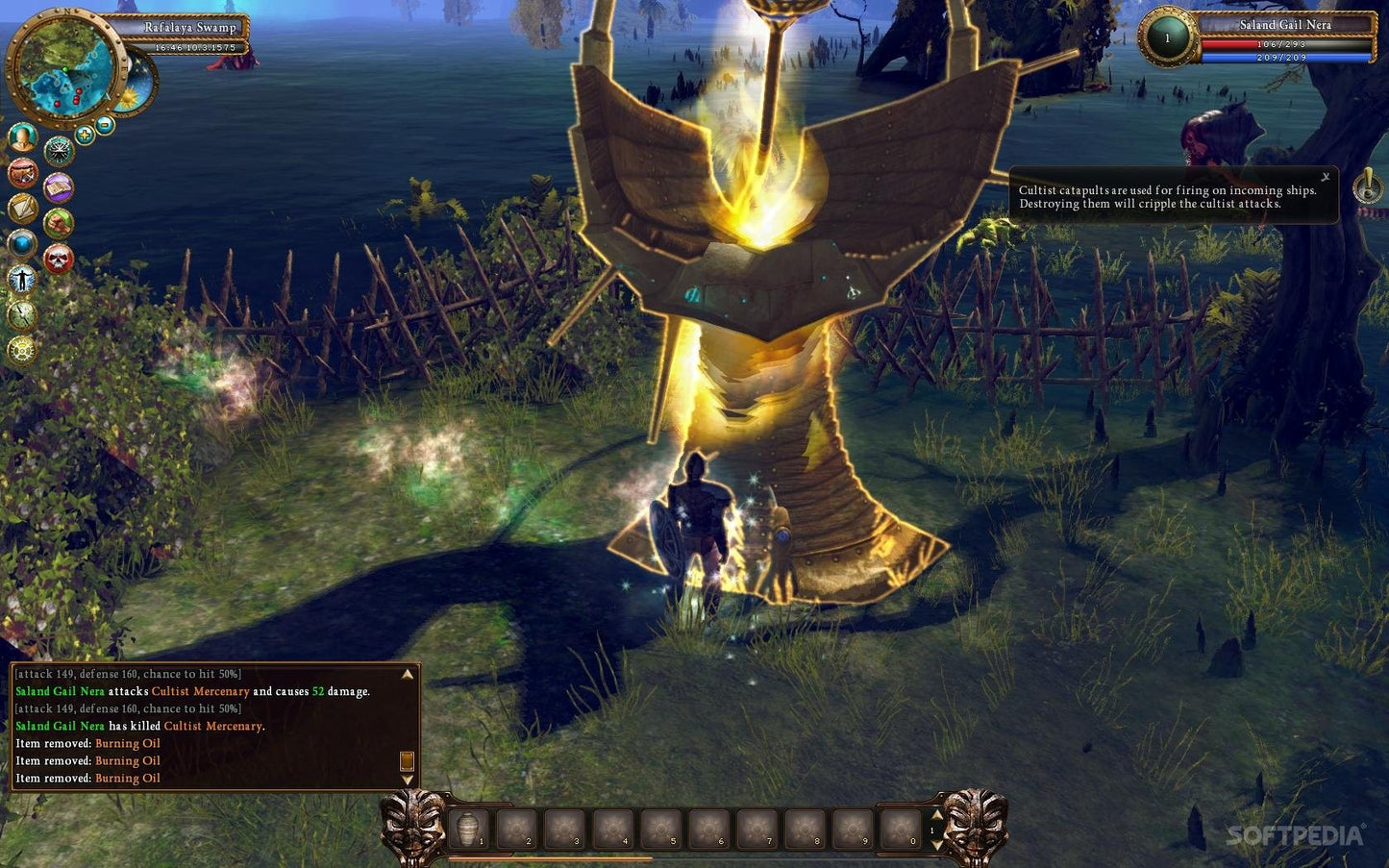
Task: Select the Saland Gail Nera level portrait orb
Action: tap(1167, 38)
